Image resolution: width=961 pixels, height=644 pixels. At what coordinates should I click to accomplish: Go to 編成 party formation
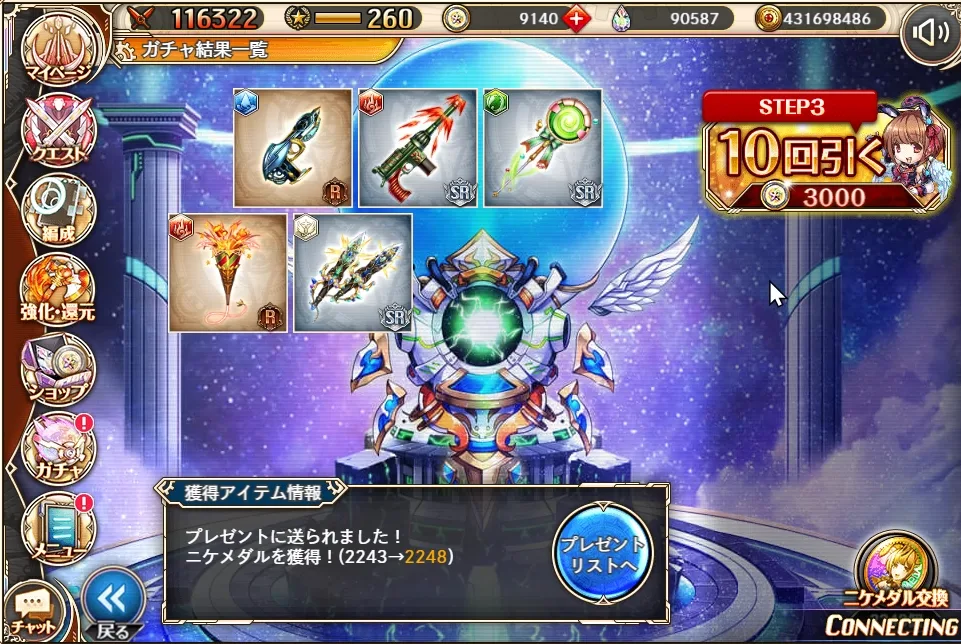tap(58, 211)
